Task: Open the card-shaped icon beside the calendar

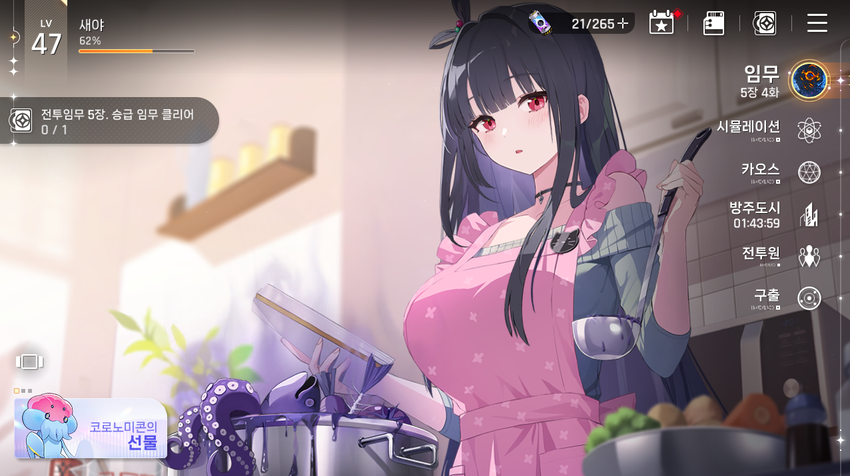Action: click(x=713, y=23)
